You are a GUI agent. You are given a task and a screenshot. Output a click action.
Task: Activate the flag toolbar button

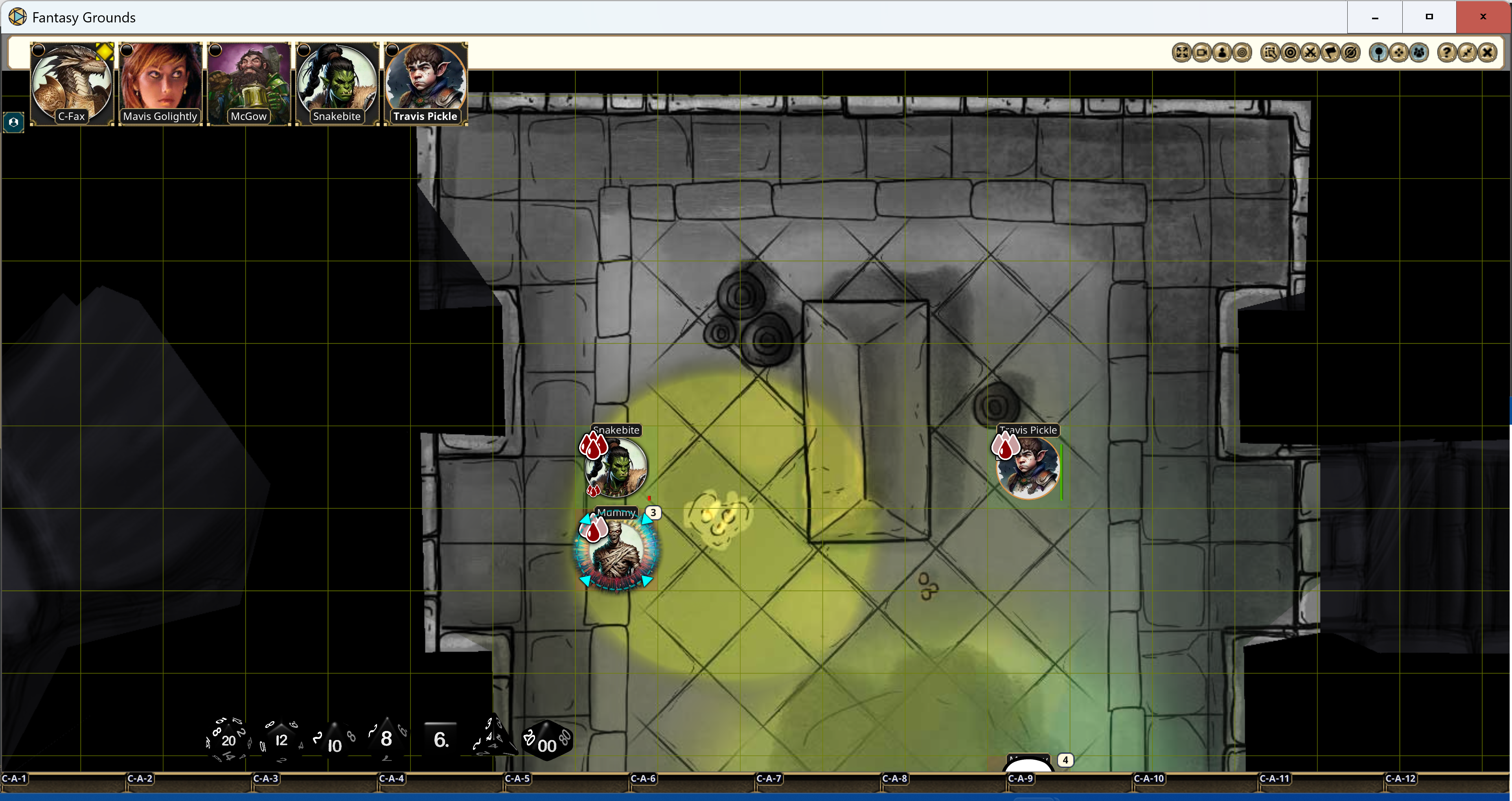(1331, 53)
